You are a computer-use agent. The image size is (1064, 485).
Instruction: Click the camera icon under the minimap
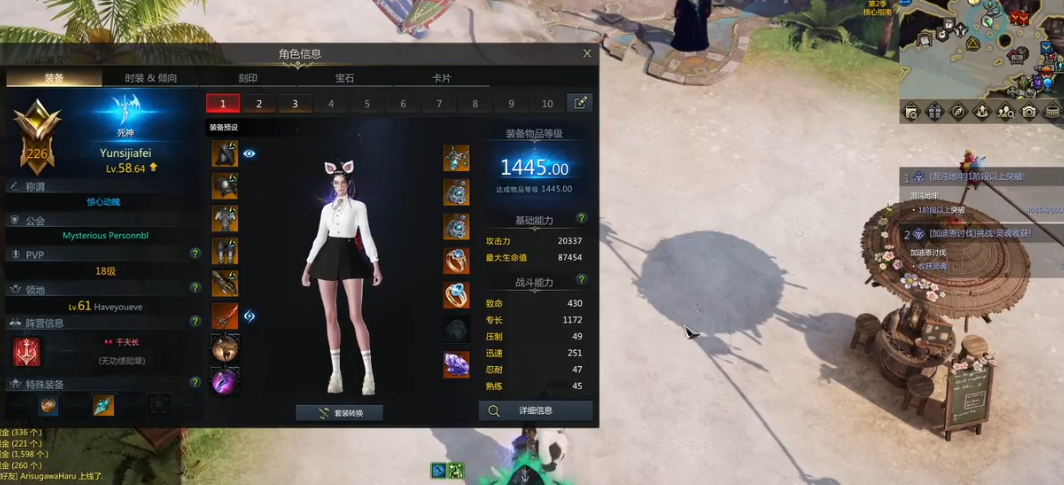[x=1029, y=111]
